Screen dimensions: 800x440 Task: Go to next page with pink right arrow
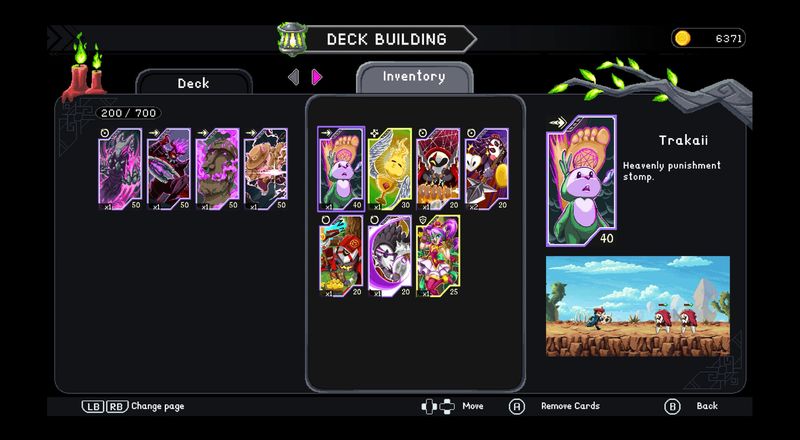[x=317, y=77]
